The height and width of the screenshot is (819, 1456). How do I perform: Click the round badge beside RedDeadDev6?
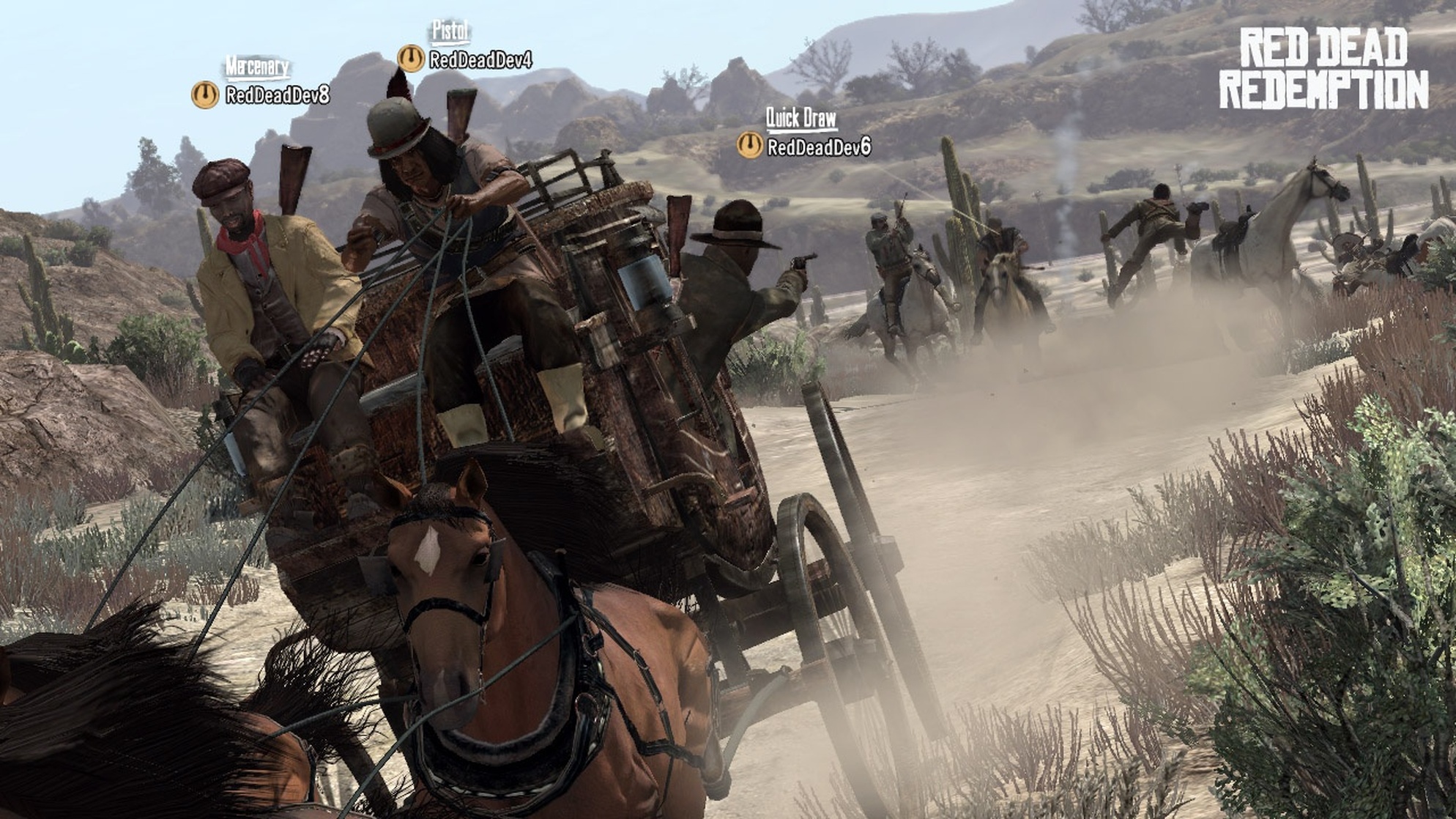click(x=750, y=145)
